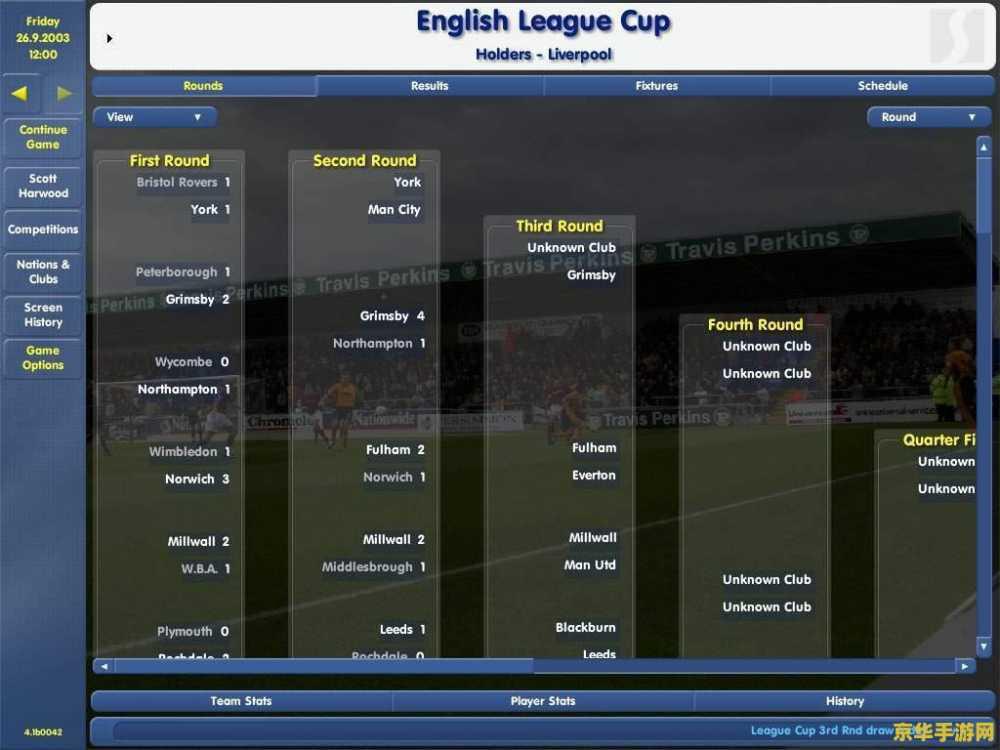Select the Rounds tab
1000x750 pixels.
[x=203, y=86]
